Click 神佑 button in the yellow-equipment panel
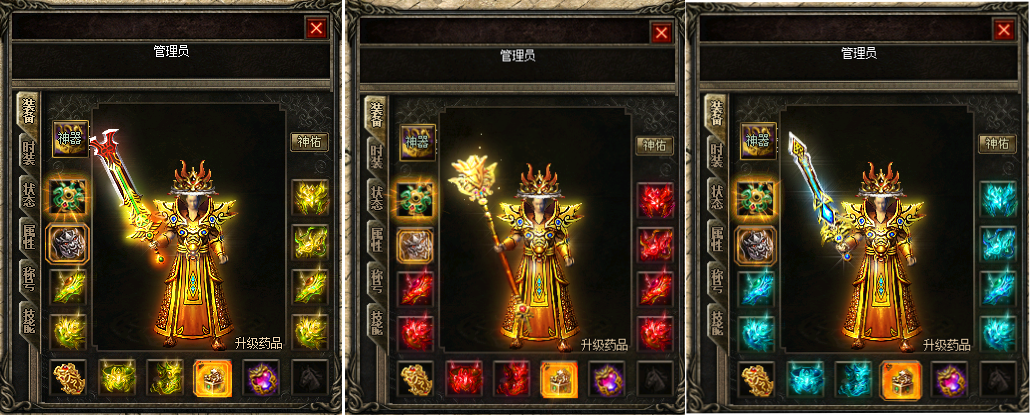 pos(309,143)
